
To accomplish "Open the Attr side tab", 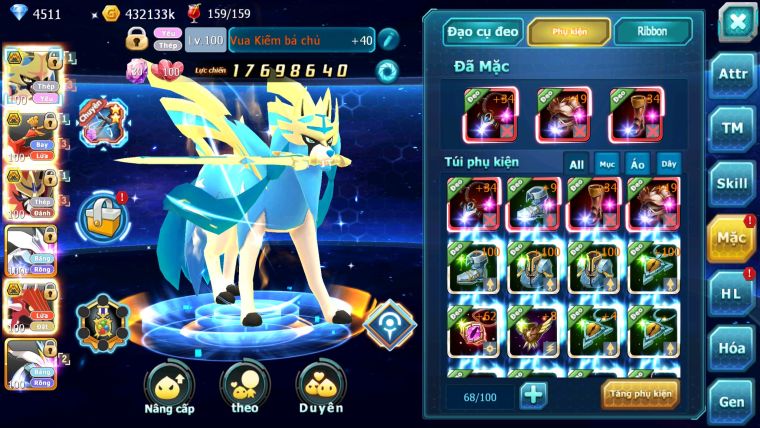I will [731, 75].
